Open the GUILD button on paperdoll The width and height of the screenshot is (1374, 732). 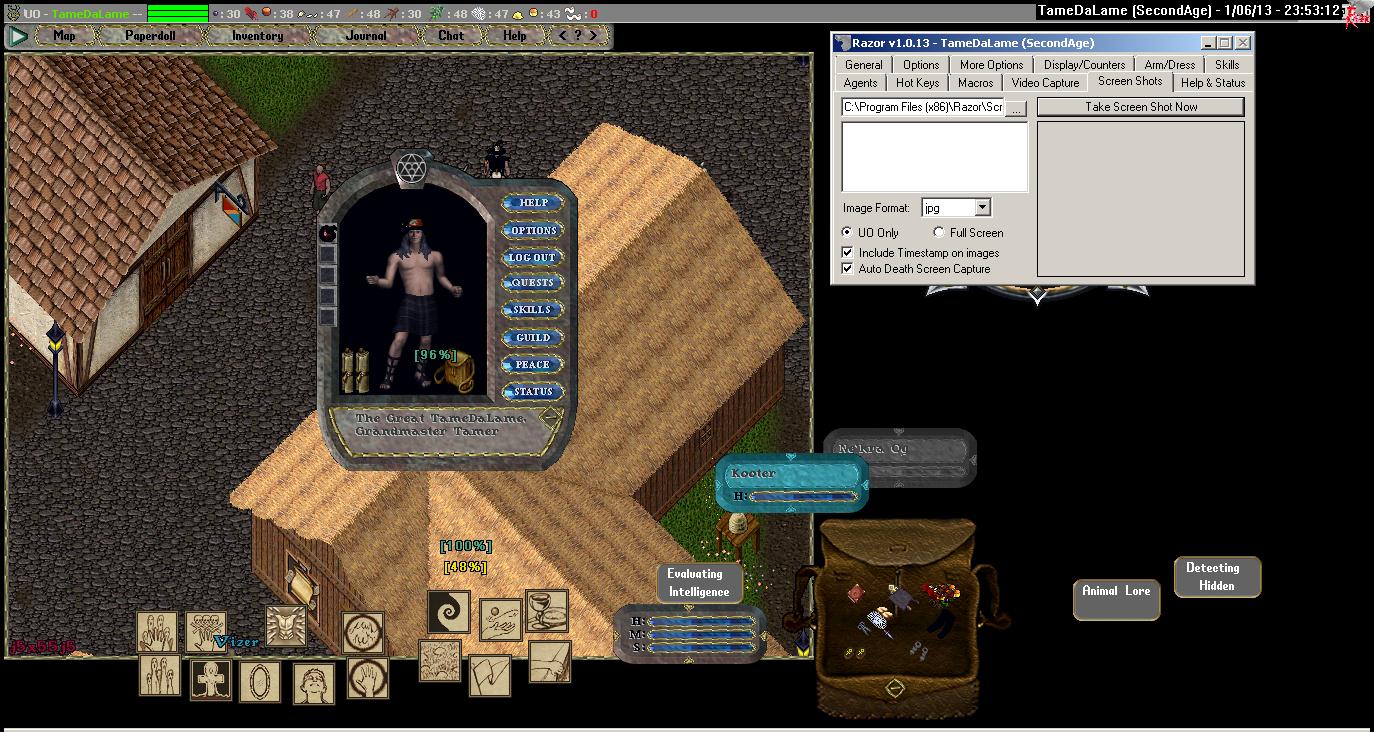(533, 337)
